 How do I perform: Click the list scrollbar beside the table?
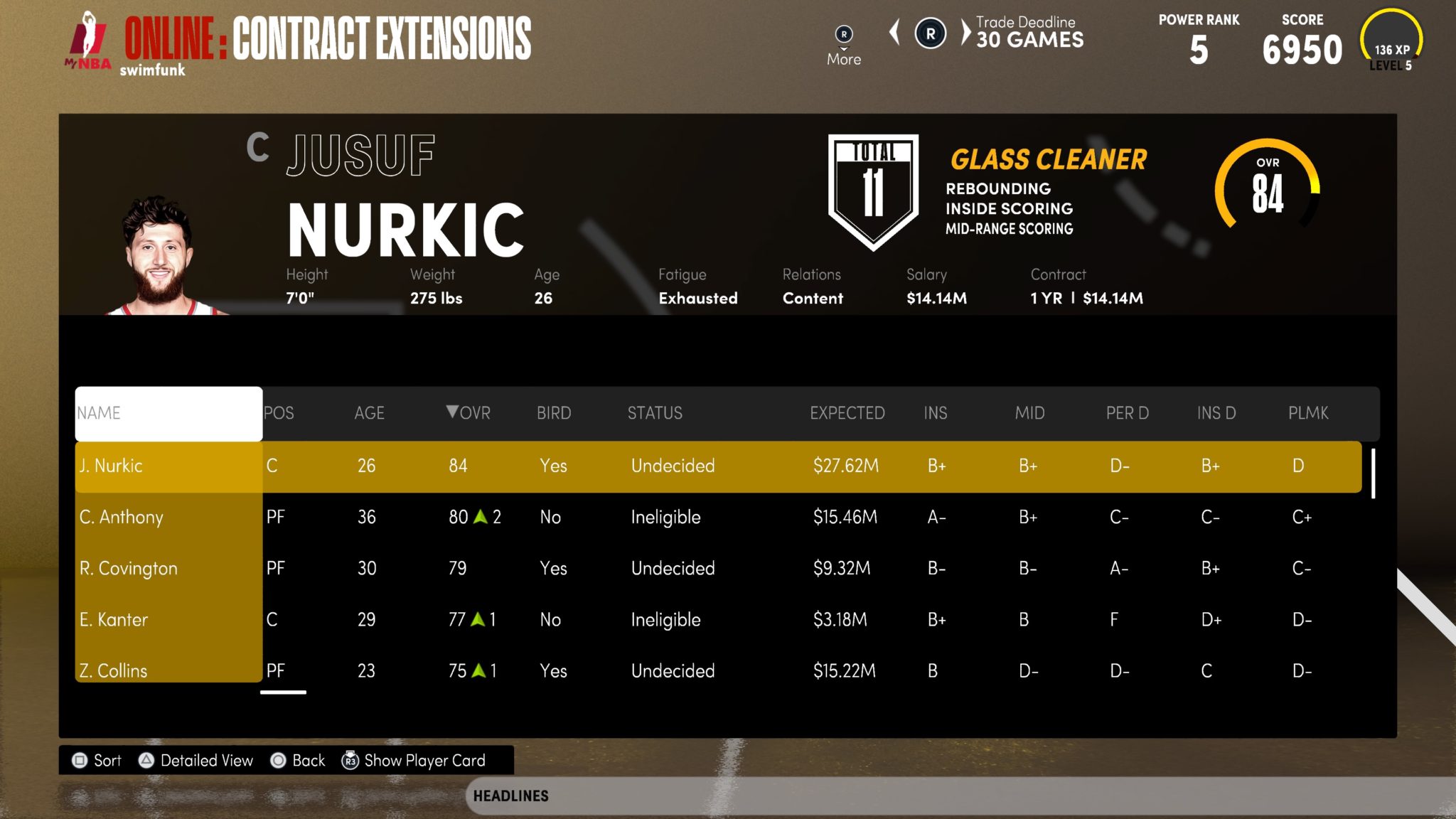point(1373,473)
